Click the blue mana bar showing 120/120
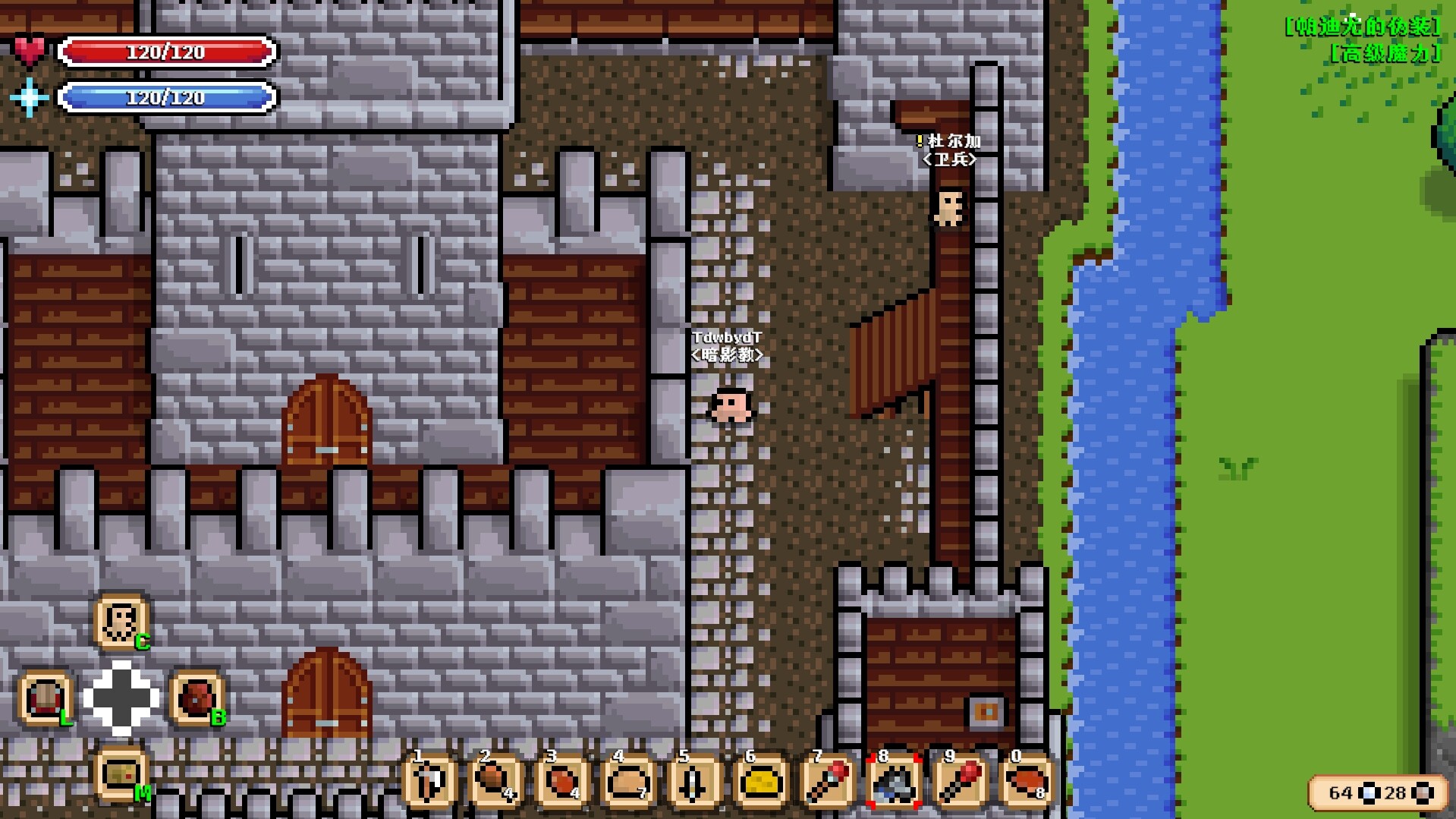Screen dimensions: 1456x819 (167, 97)
